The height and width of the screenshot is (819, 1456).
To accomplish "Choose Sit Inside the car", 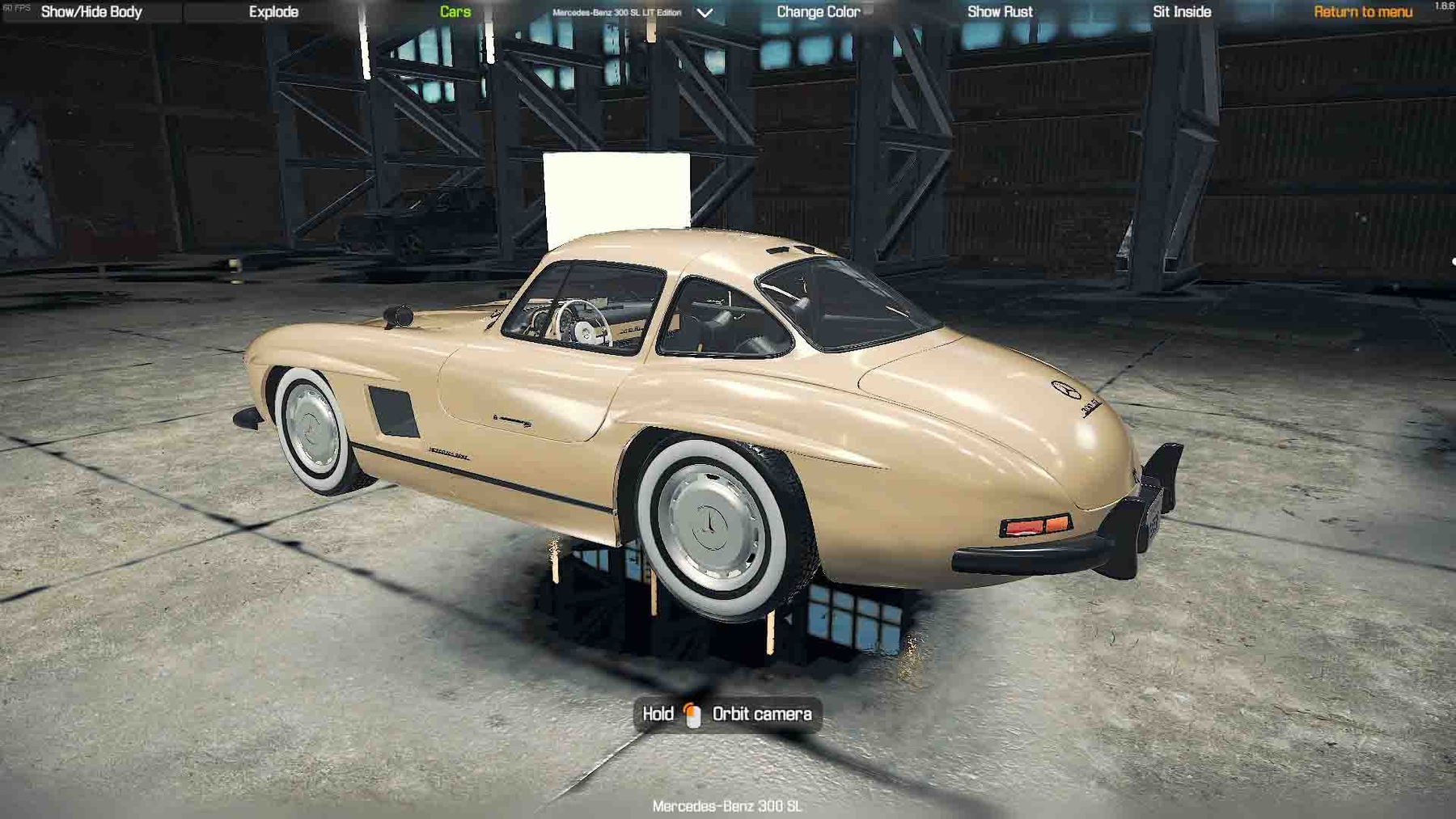I will [x=1182, y=12].
